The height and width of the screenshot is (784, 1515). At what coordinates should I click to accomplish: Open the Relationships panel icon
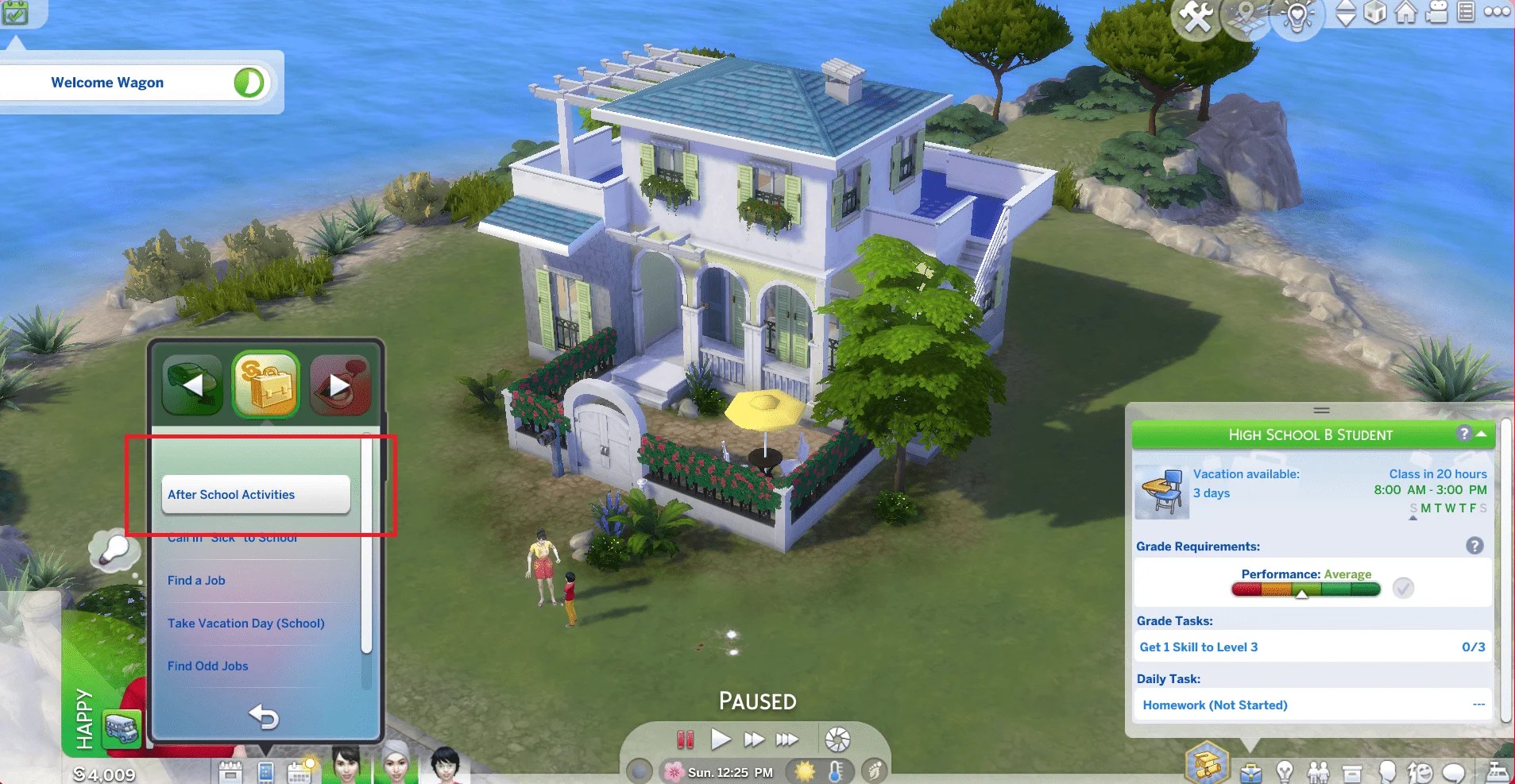click(x=1319, y=773)
